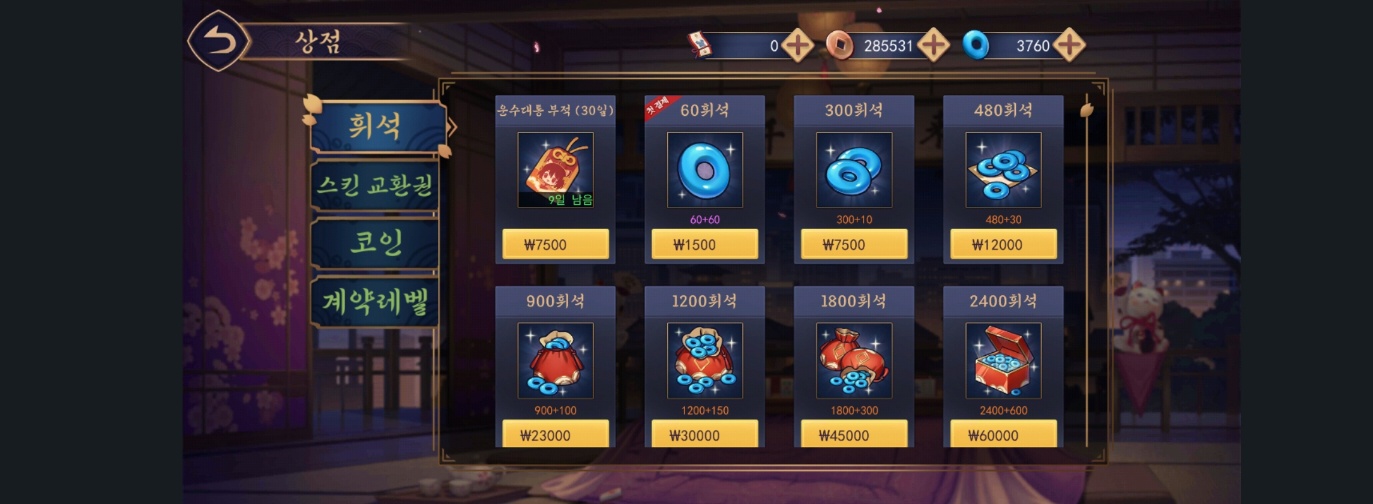Buy the 300회석 pack for ₩7500
The height and width of the screenshot is (504, 1373).
pyautogui.click(x=854, y=244)
